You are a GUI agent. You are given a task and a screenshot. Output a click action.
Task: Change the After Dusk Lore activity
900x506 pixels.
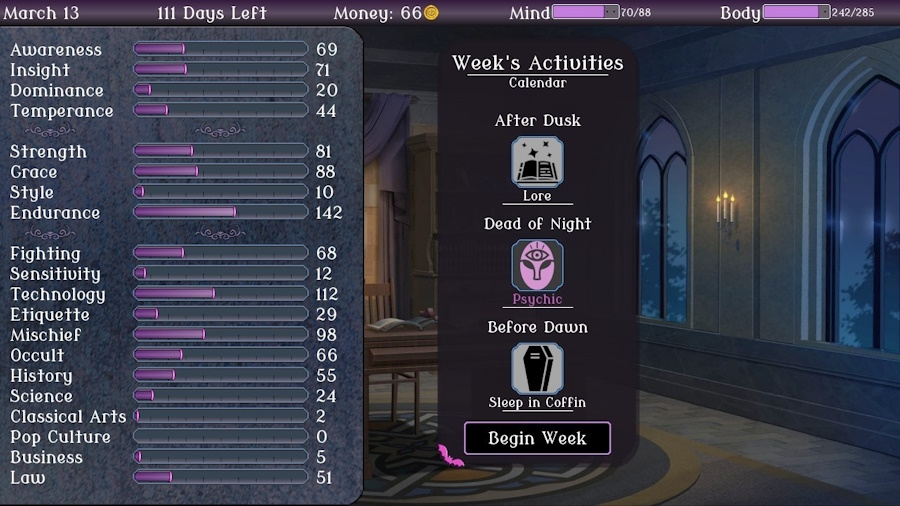(537, 162)
